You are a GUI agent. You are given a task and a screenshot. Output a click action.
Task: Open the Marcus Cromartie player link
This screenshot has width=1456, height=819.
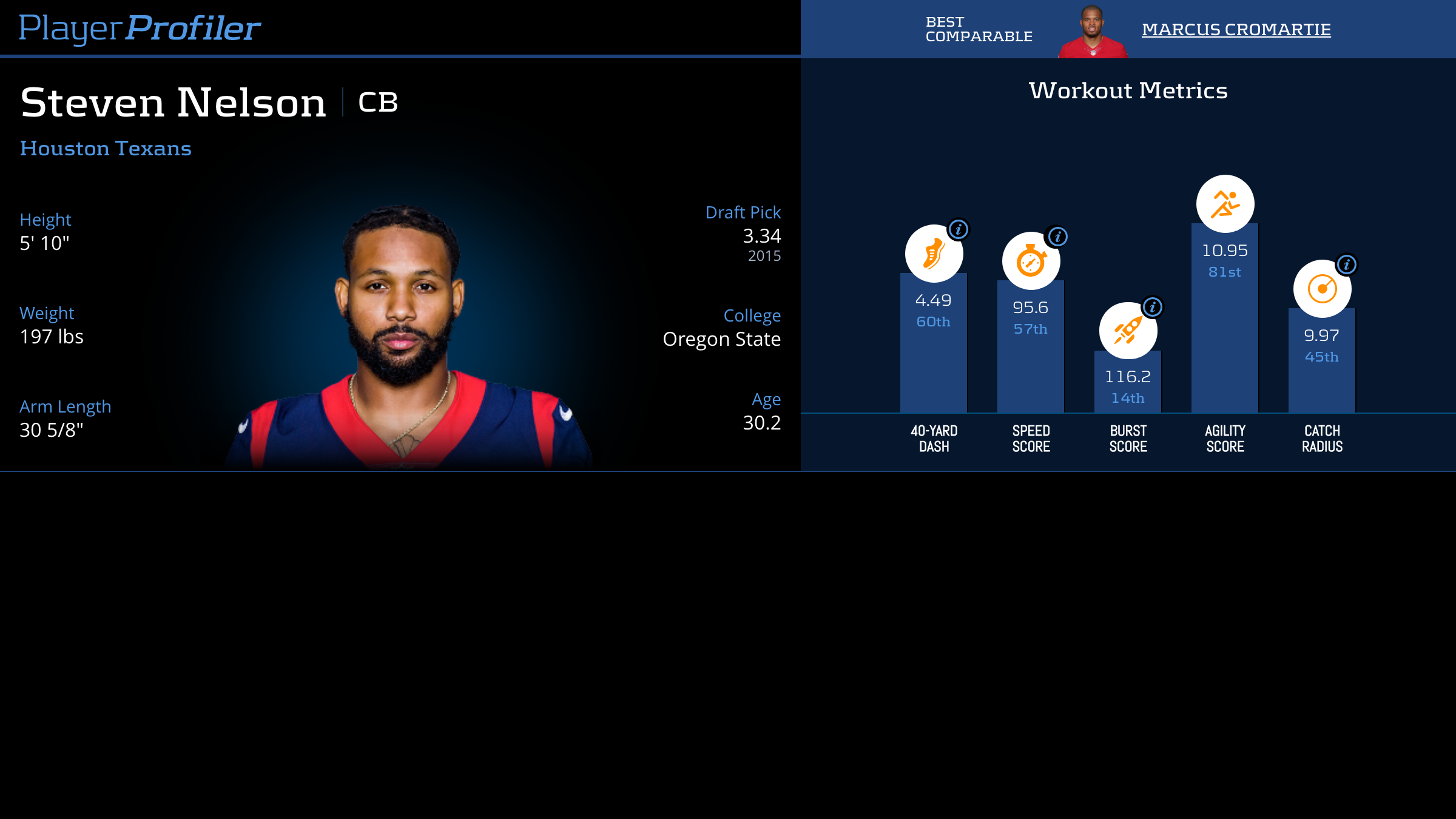1235,29
